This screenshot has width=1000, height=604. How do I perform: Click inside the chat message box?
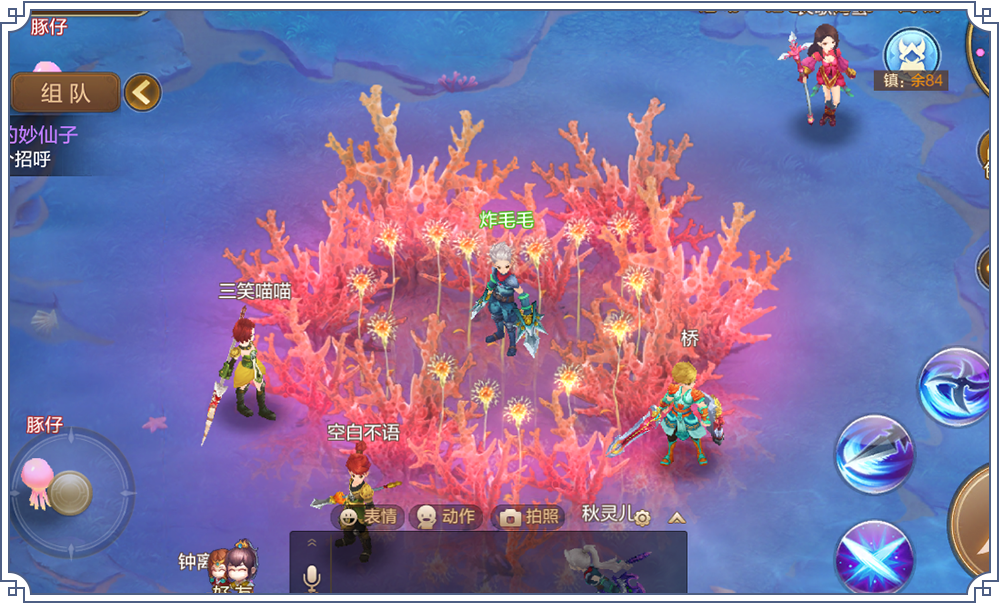500,565
